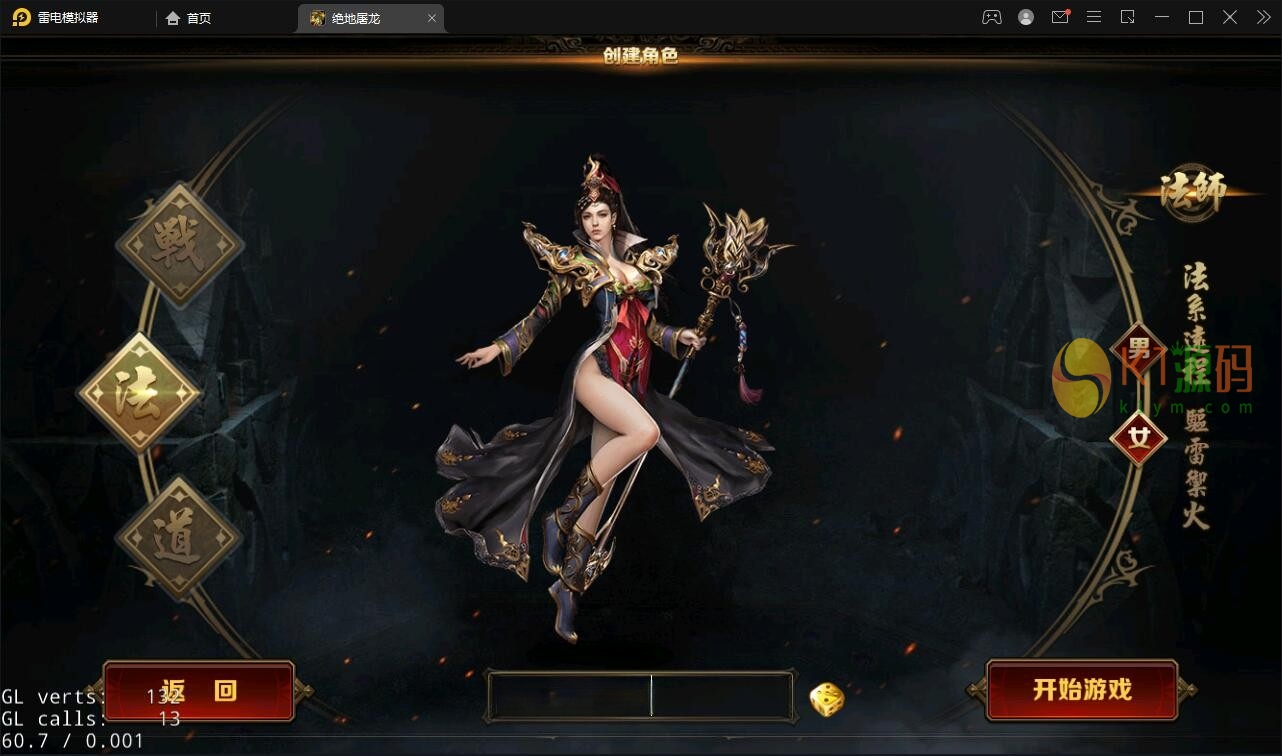Select female gender 女

[x=1138, y=438]
